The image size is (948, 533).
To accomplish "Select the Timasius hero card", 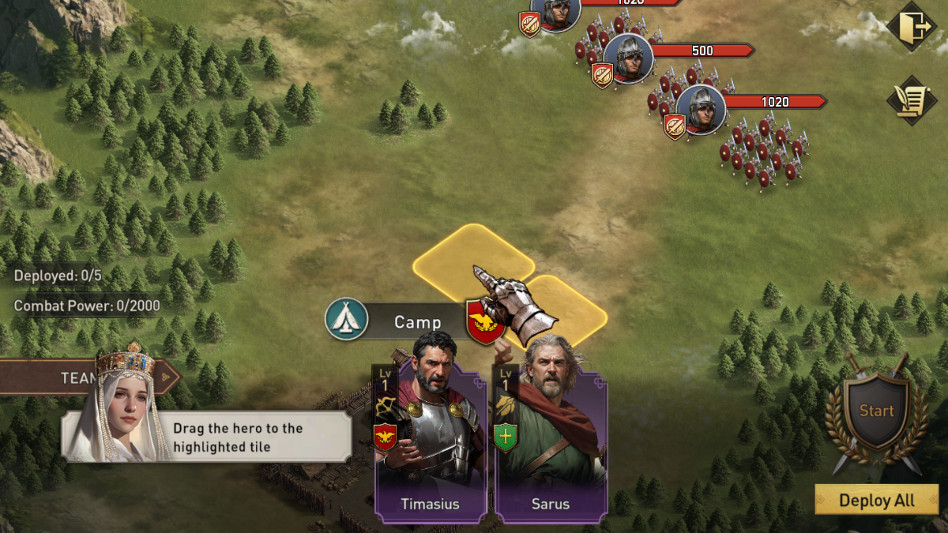I will (430, 440).
